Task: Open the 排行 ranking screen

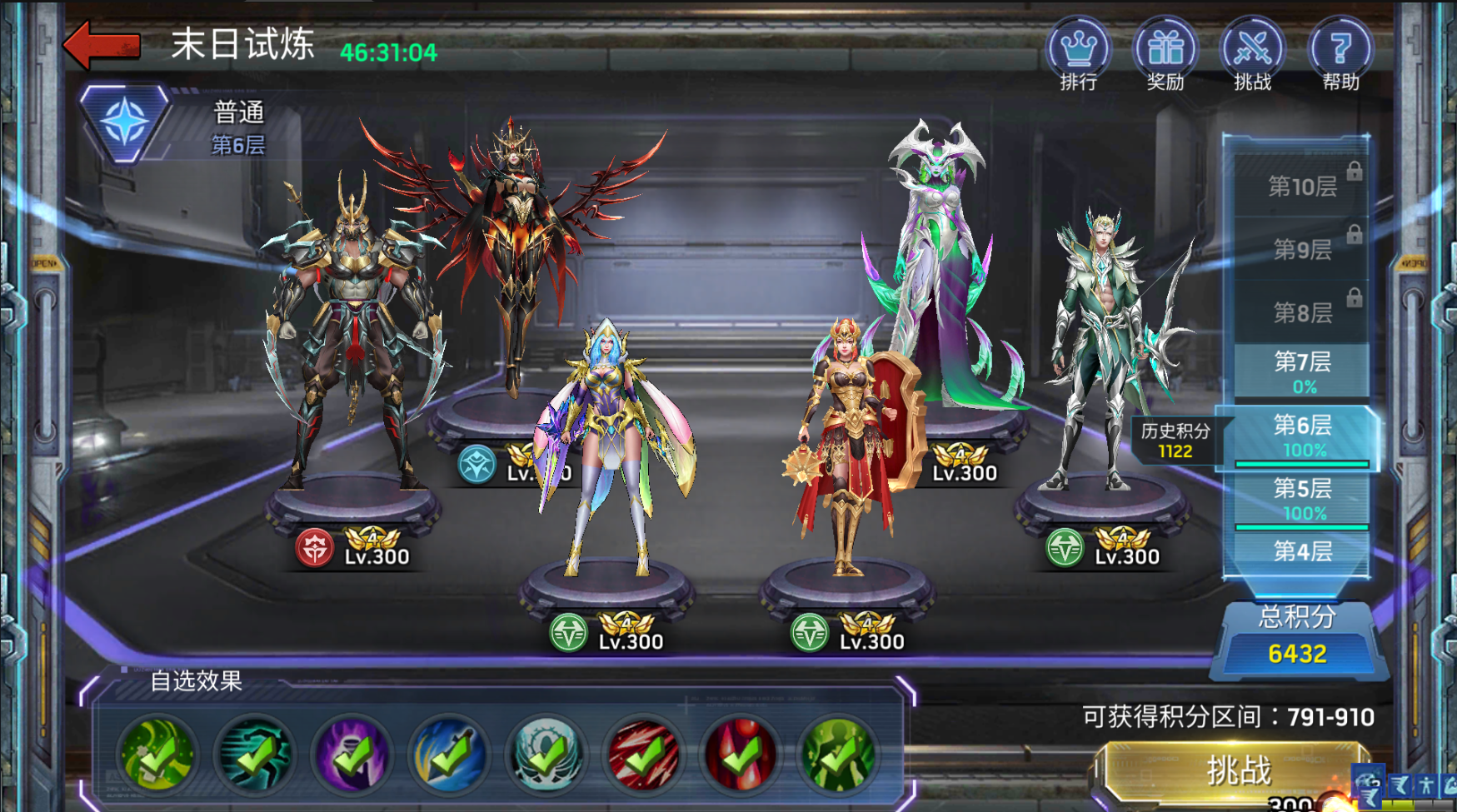Action: 1078,53
